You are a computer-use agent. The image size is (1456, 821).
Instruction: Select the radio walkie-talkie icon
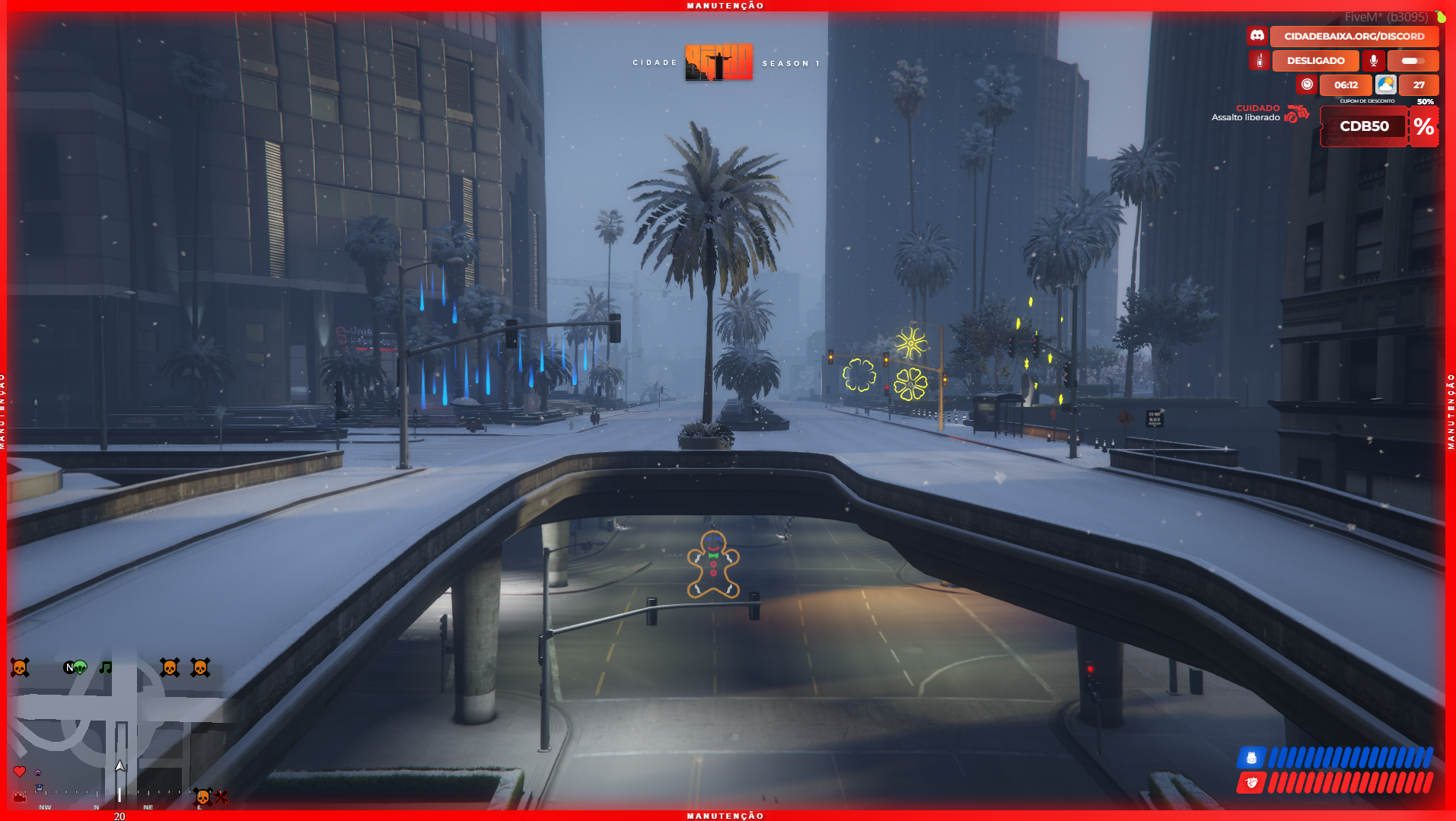[1260, 61]
